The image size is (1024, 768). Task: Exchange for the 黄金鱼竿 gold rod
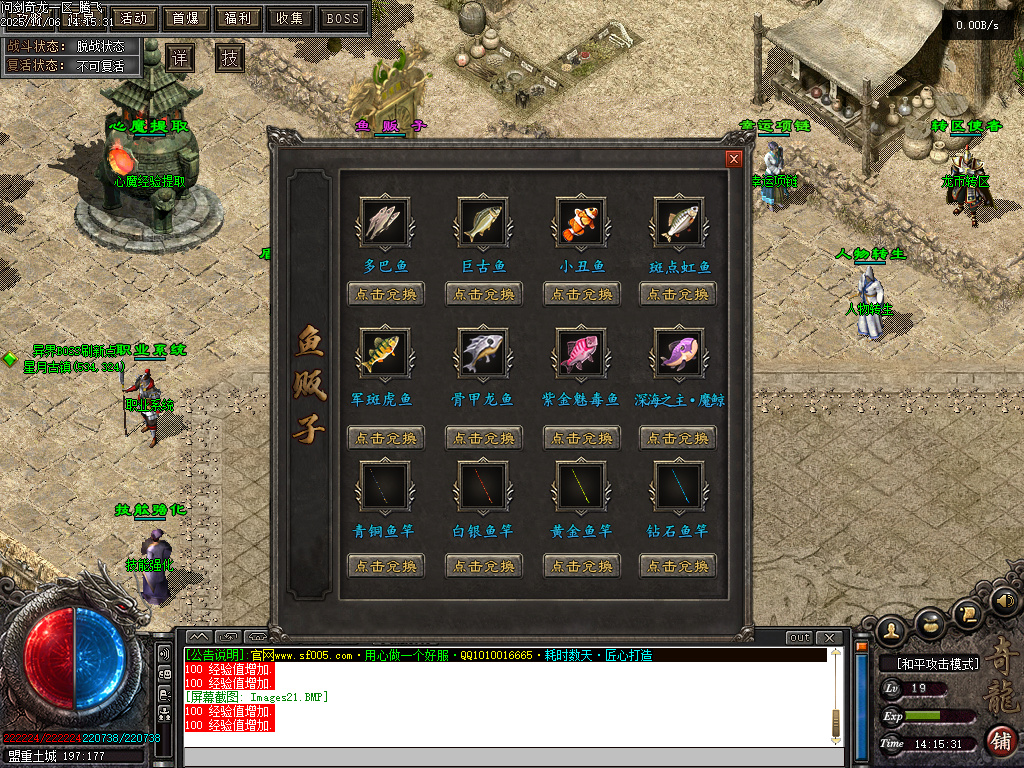point(581,566)
